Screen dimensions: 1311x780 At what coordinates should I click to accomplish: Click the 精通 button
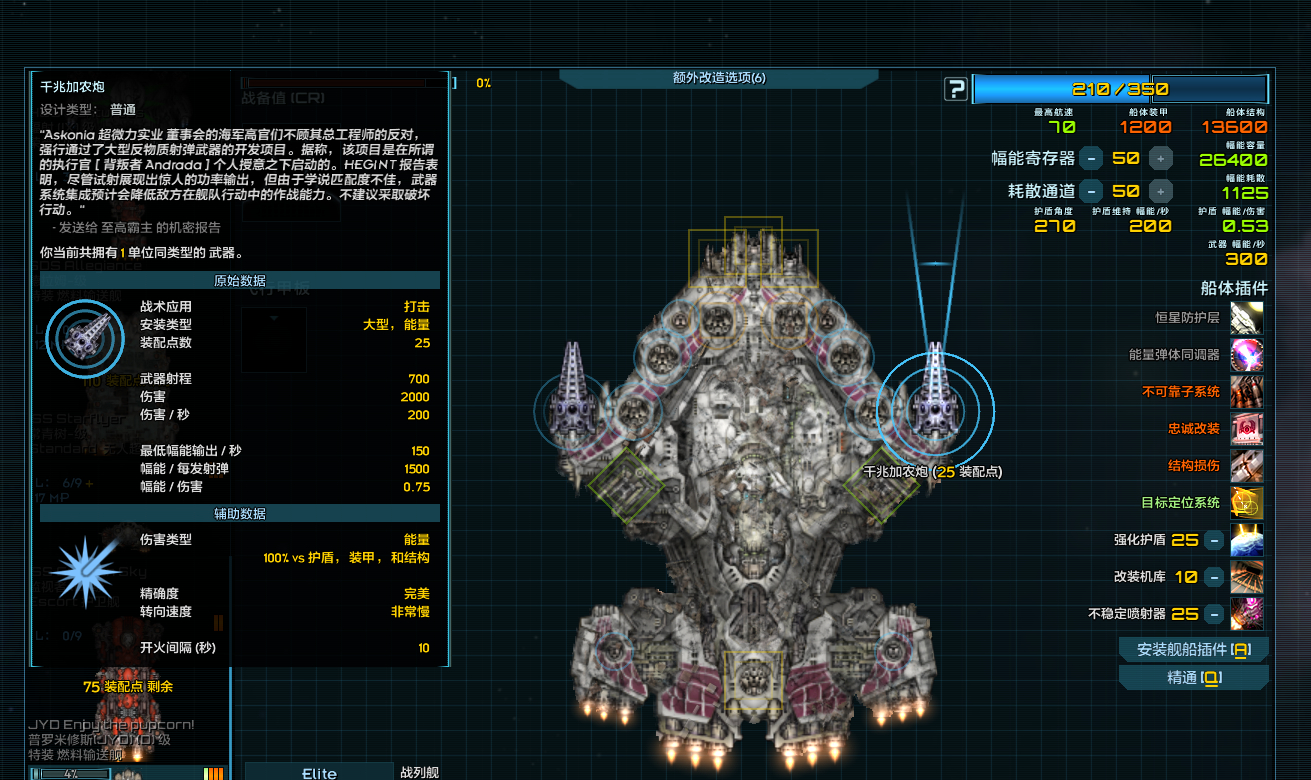point(1193,678)
